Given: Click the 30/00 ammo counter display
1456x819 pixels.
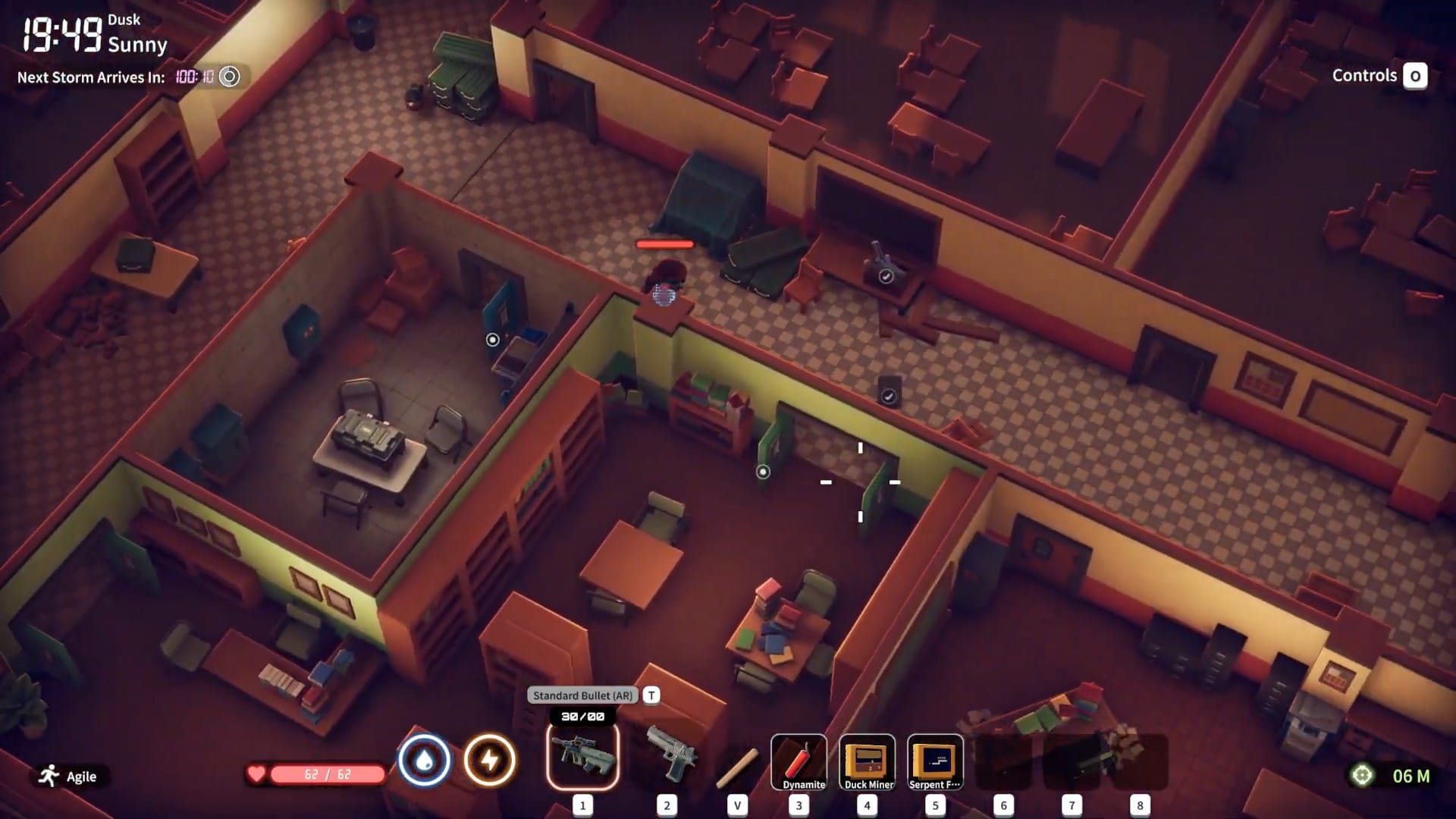Looking at the screenshot, I should (582, 715).
